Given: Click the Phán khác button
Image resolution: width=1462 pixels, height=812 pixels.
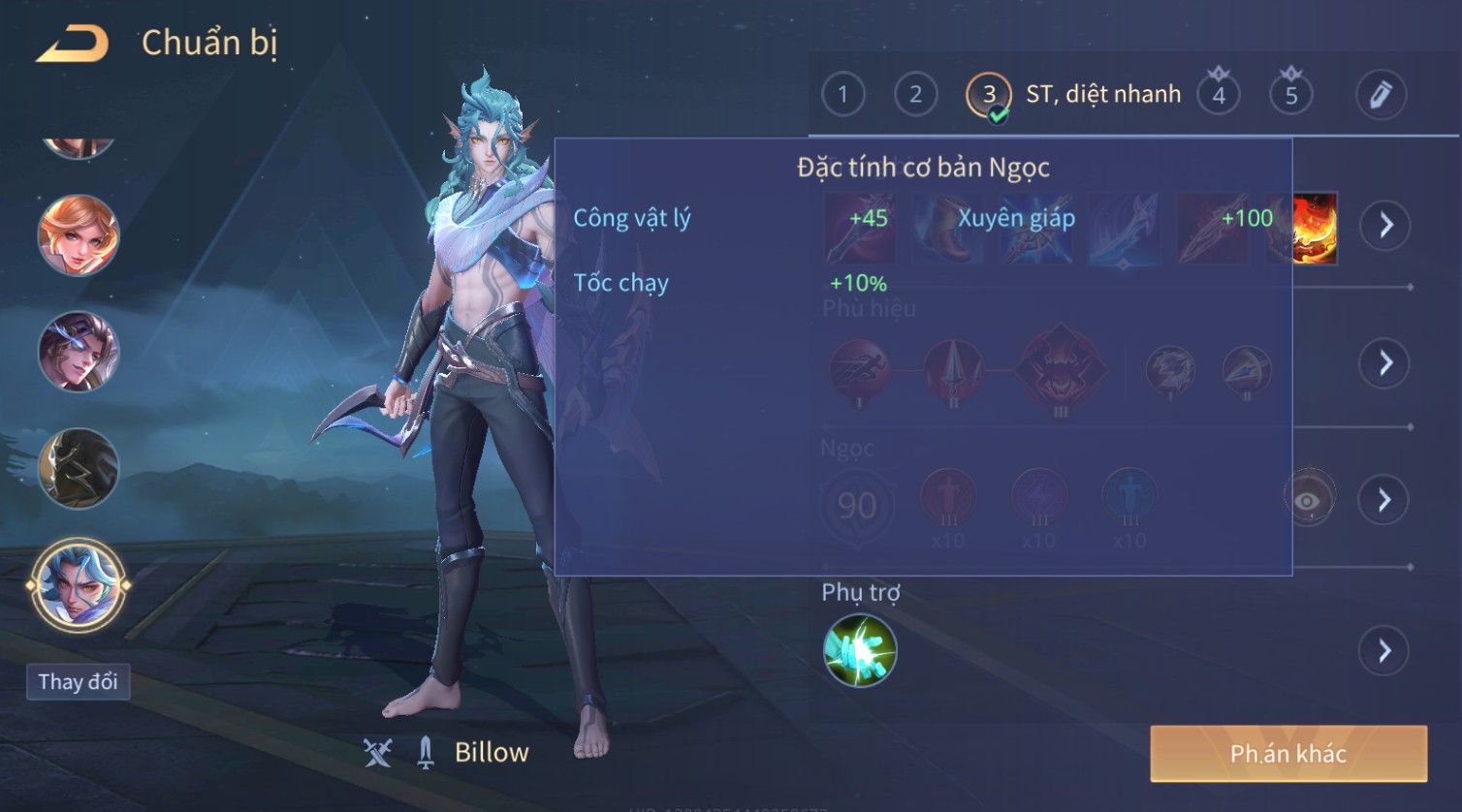Looking at the screenshot, I should click(1287, 754).
